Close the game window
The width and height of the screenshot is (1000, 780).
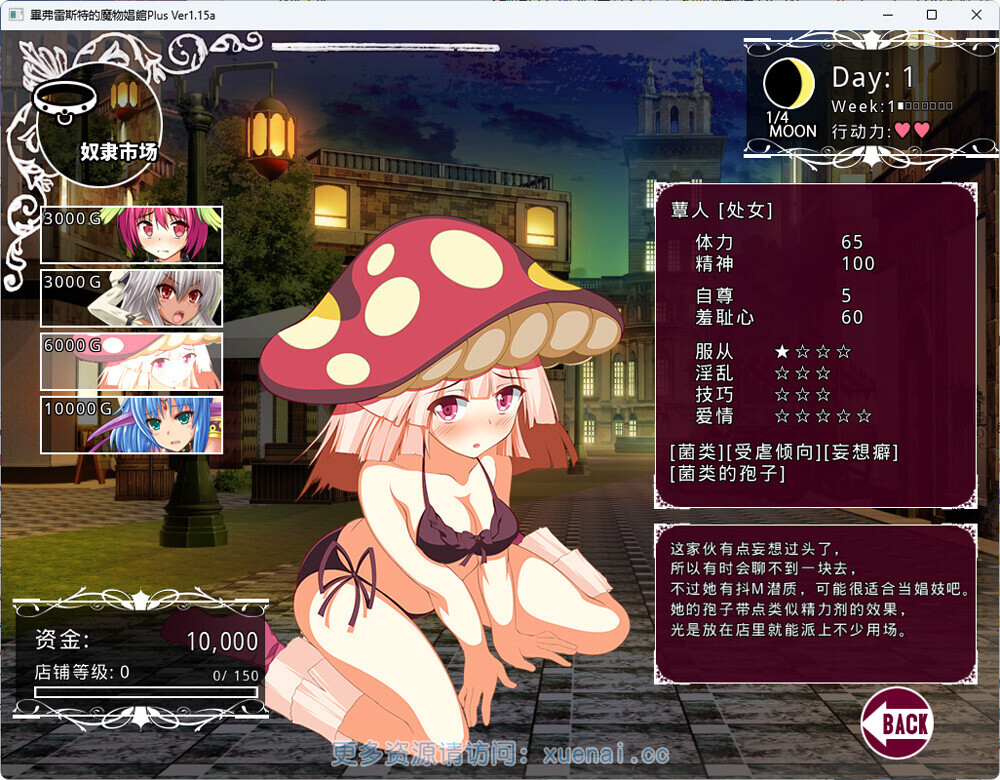click(x=977, y=15)
